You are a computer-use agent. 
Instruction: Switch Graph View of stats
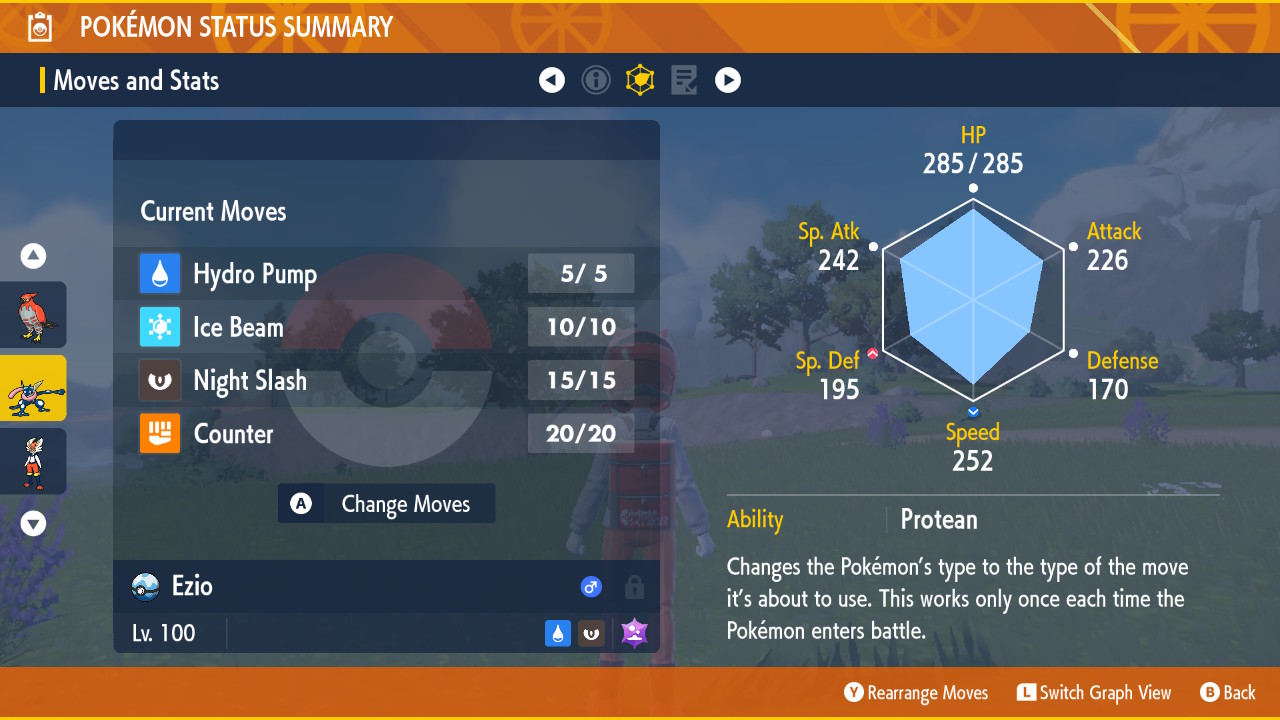pos(1094,693)
